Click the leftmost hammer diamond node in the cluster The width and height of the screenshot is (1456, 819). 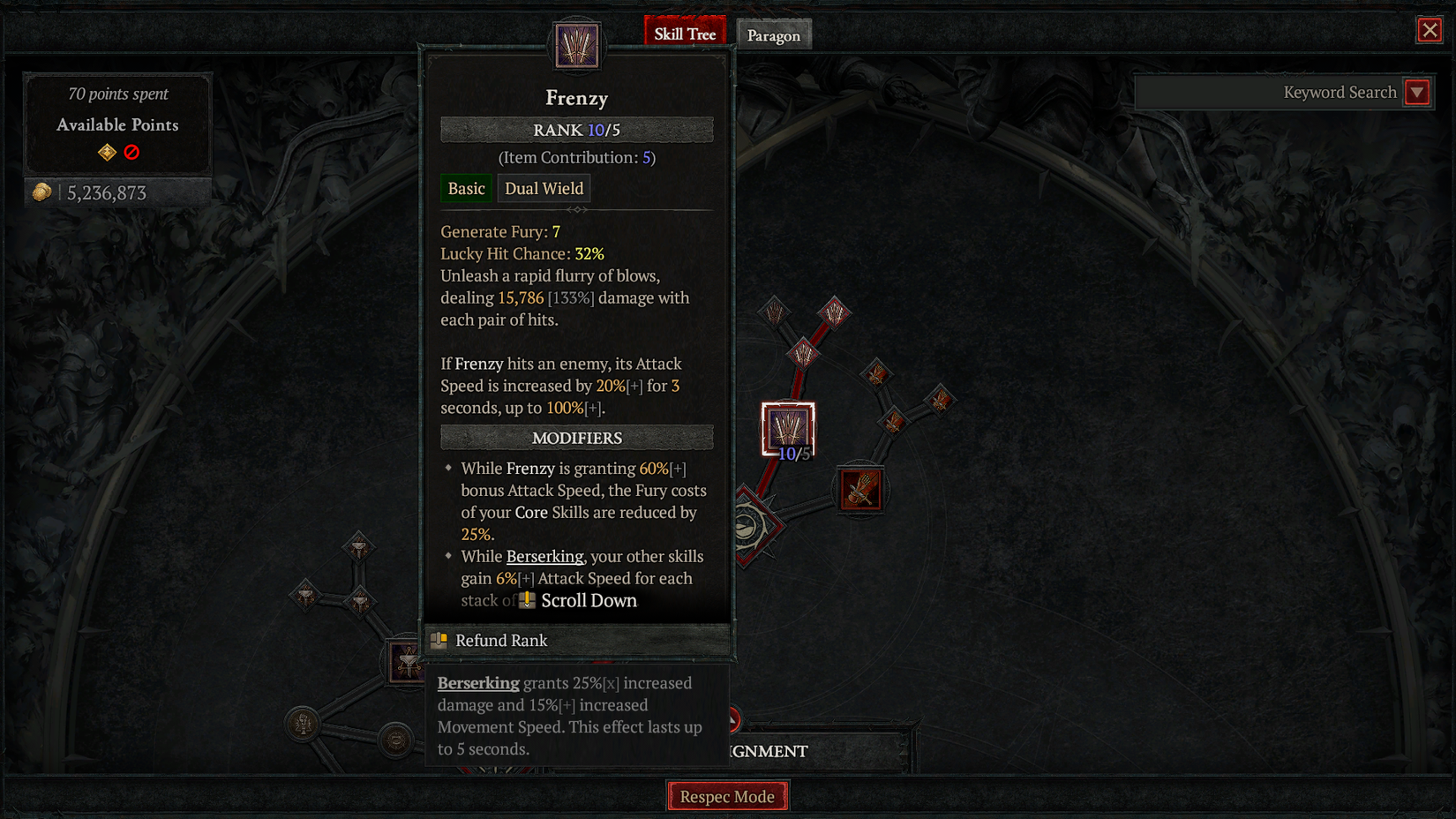304,597
